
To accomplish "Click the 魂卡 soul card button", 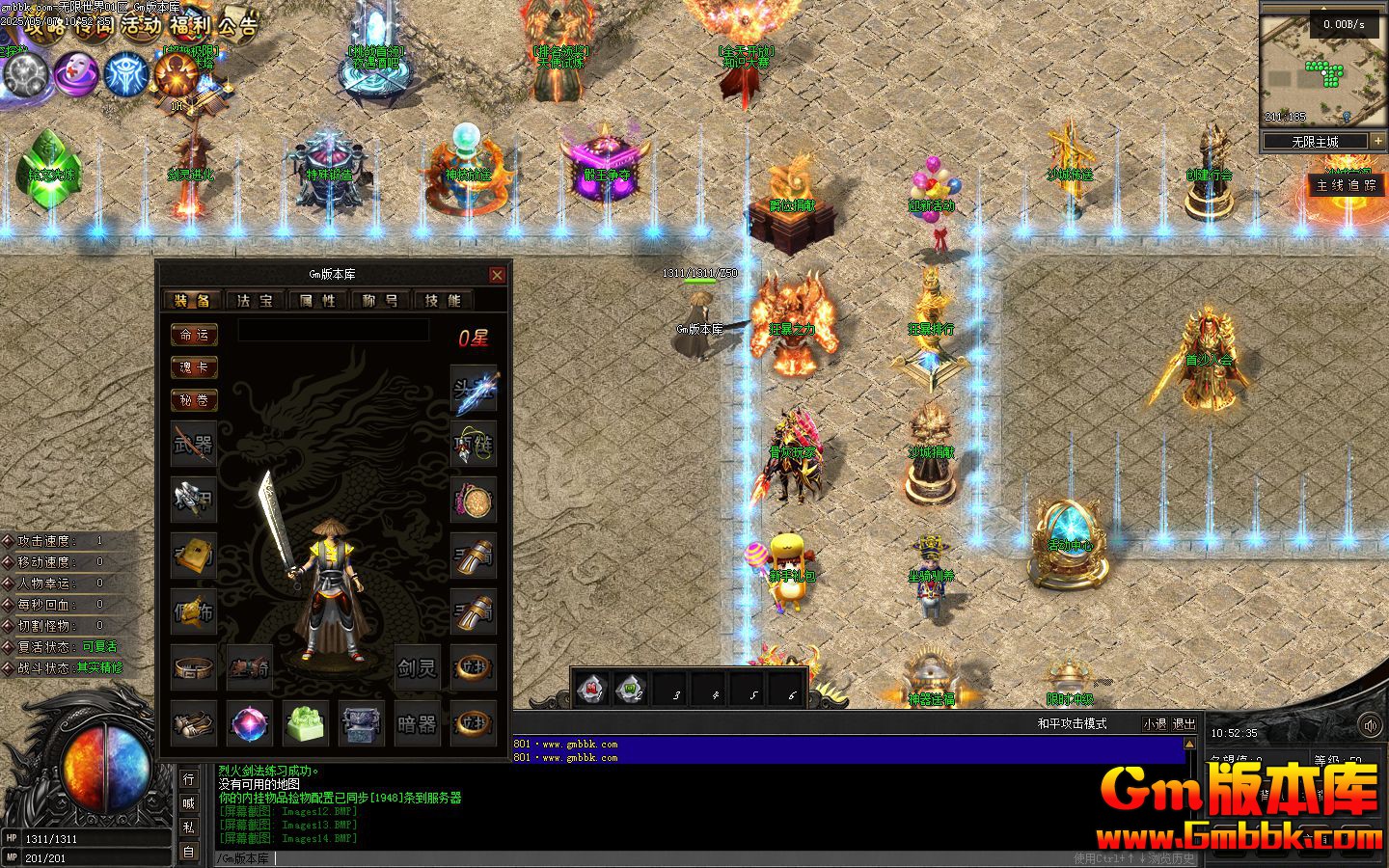I will 194,367.
